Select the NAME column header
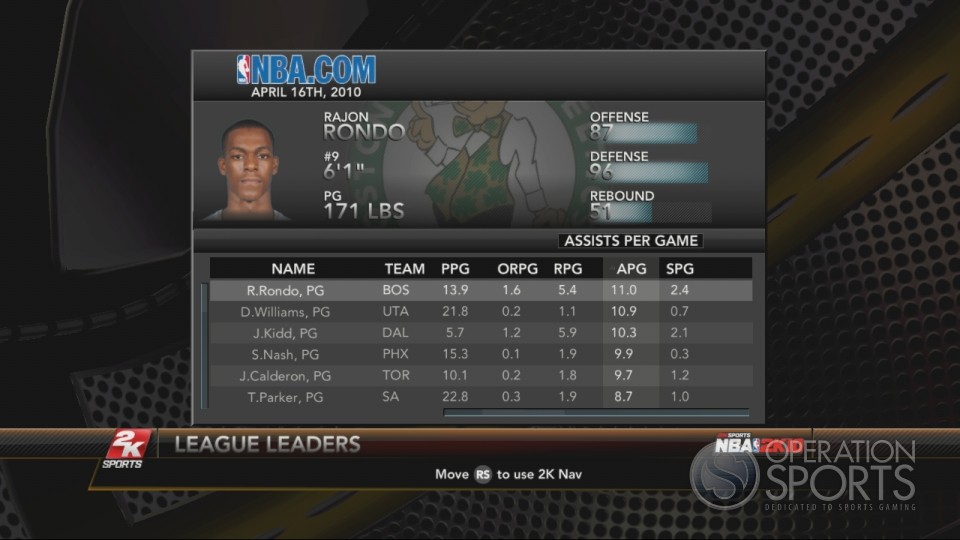 pyautogui.click(x=293, y=269)
